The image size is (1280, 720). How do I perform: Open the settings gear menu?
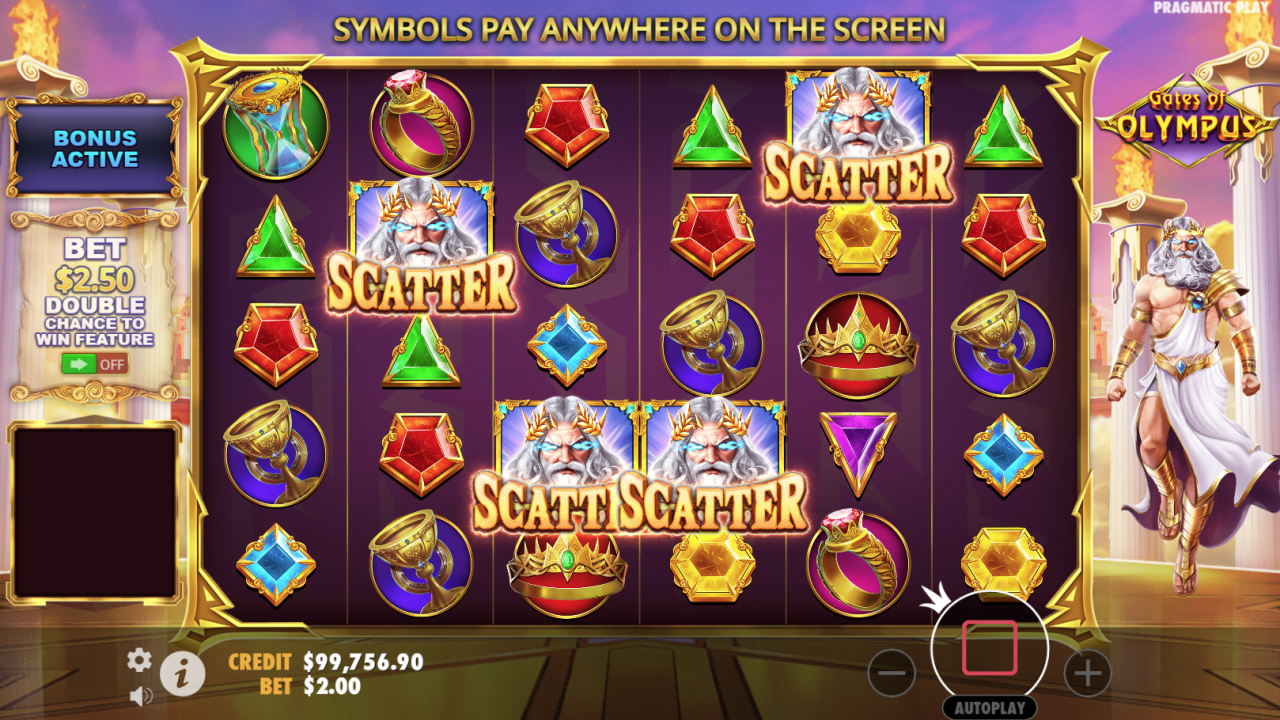pos(137,661)
